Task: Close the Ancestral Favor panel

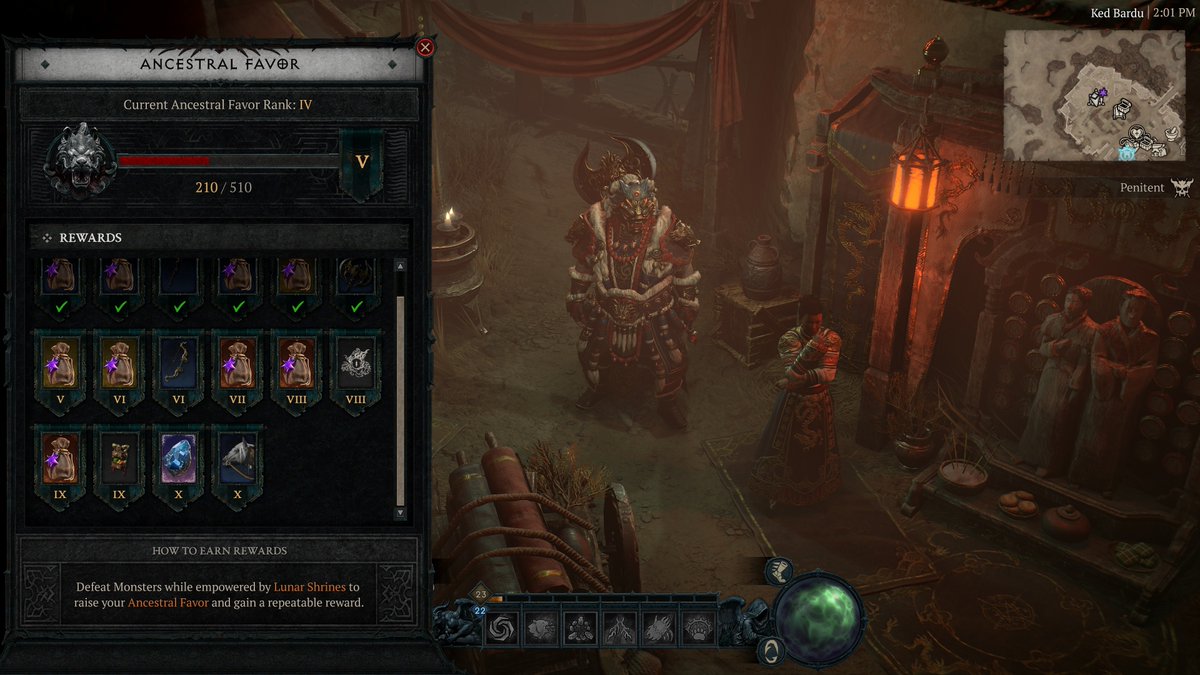Action: 425,48
